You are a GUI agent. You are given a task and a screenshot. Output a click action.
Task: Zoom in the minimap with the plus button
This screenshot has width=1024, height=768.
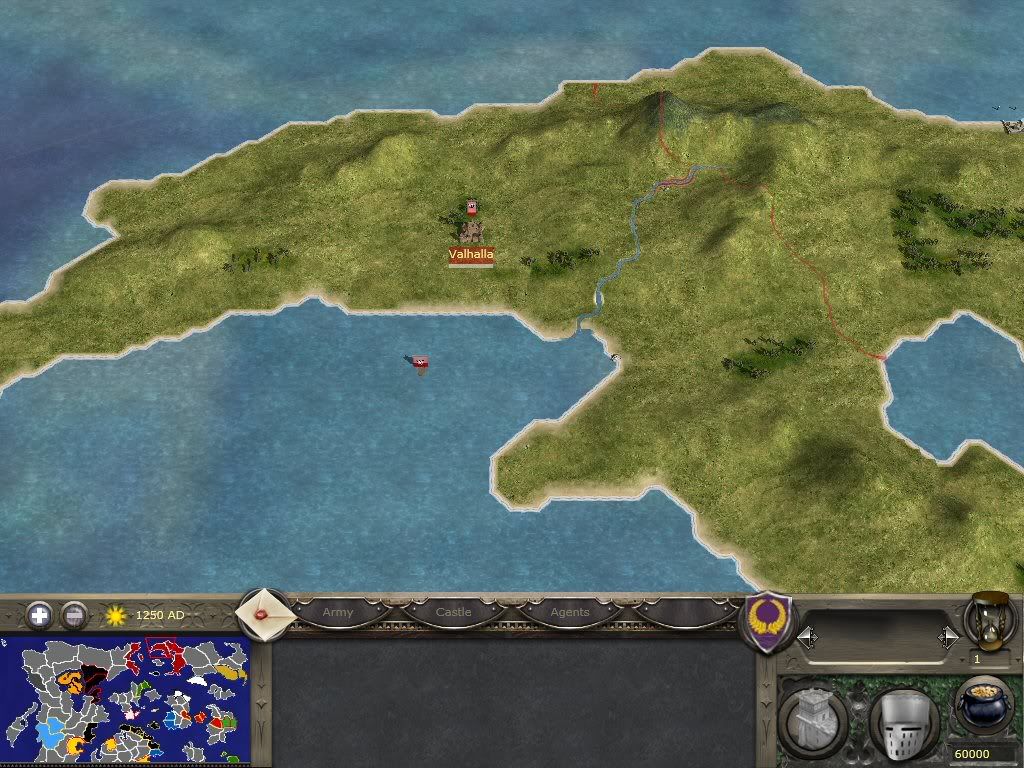point(39,615)
